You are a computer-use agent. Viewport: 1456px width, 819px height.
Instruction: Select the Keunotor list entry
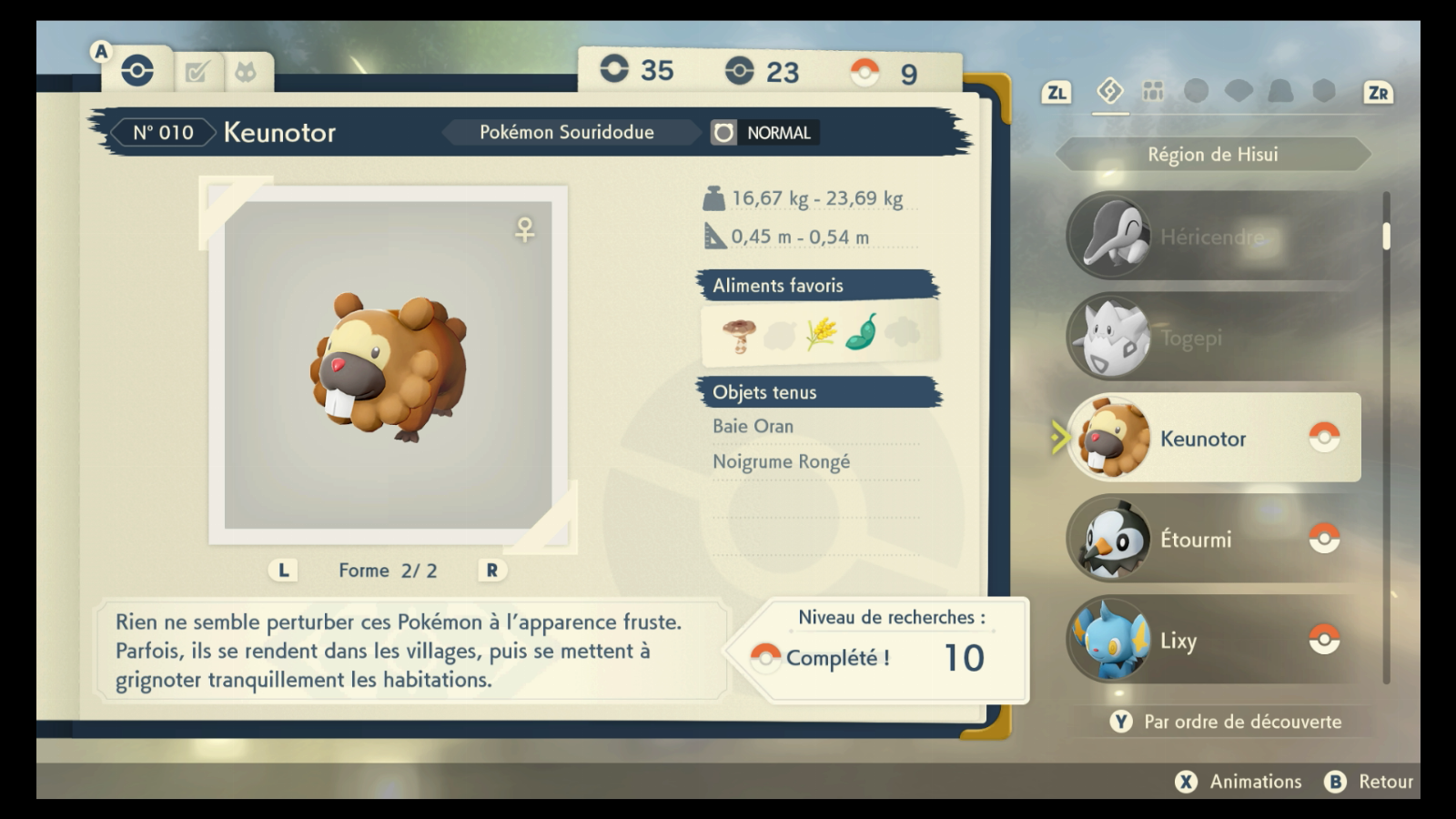[x=1213, y=439]
